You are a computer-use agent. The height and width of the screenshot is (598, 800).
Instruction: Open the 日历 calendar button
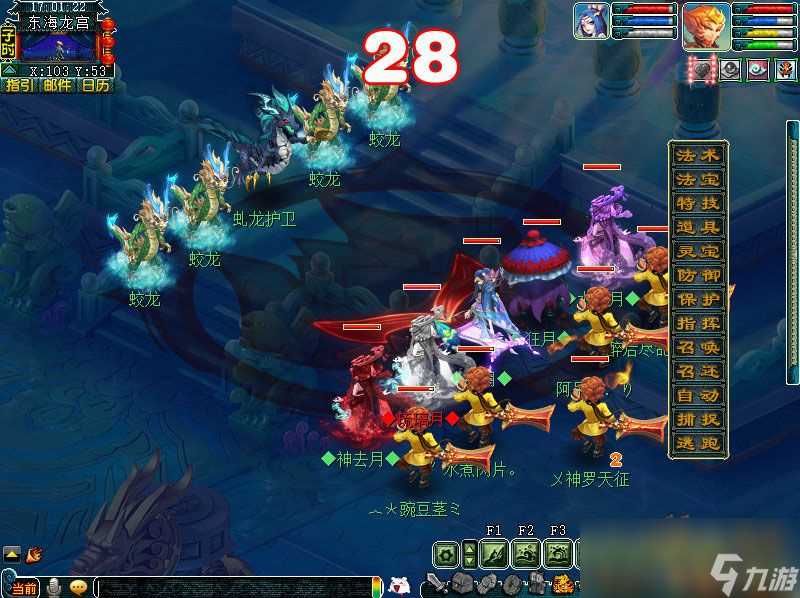(95, 86)
